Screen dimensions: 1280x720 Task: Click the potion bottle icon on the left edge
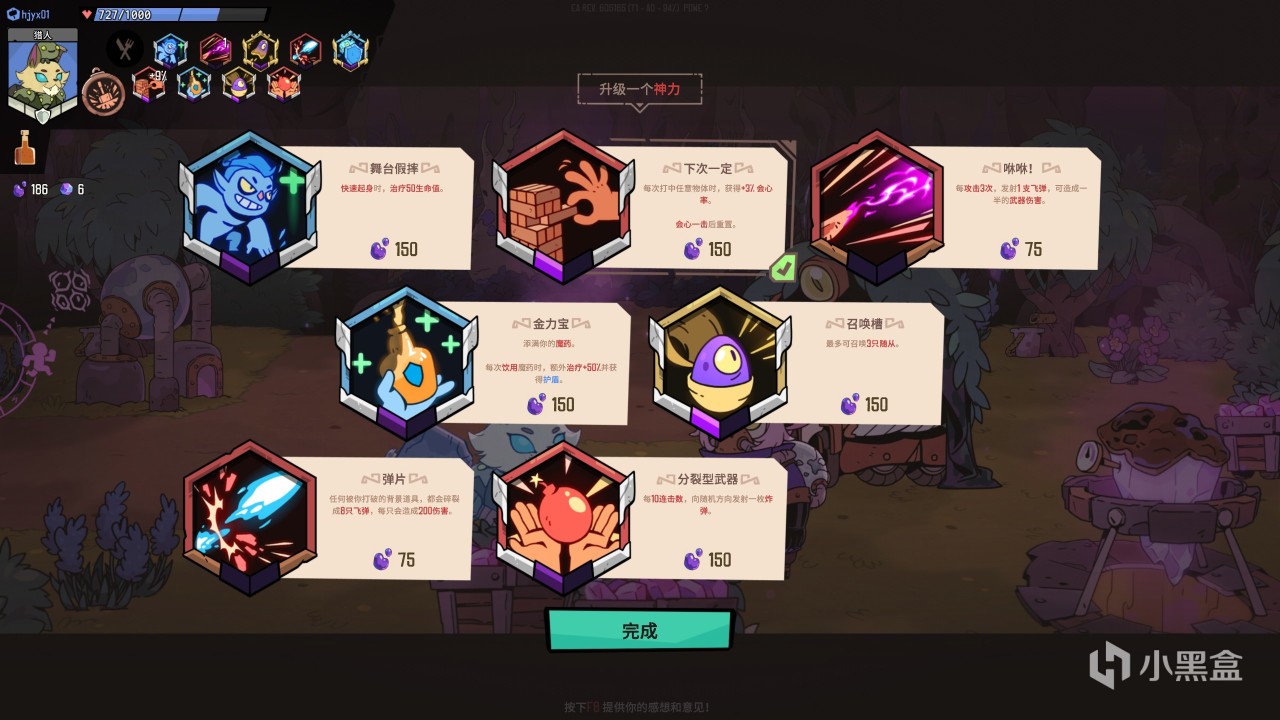coord(25,147)
